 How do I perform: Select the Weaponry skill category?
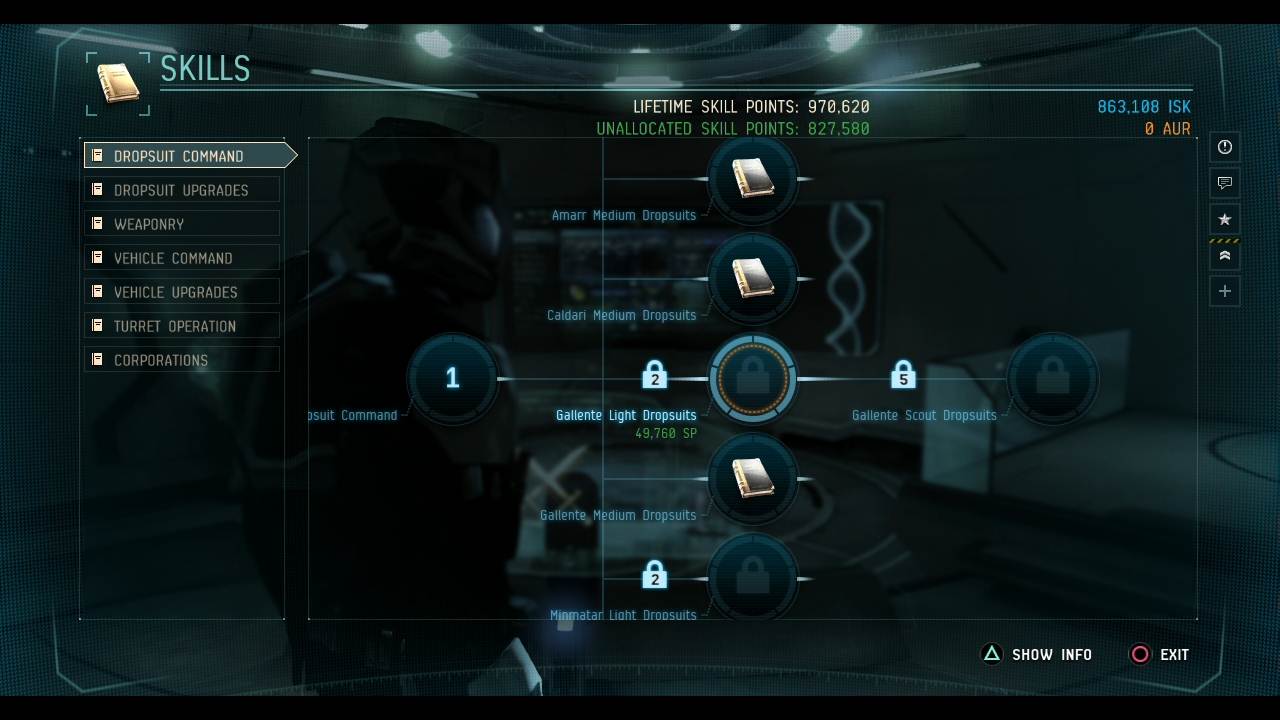(x=181, y=223)
